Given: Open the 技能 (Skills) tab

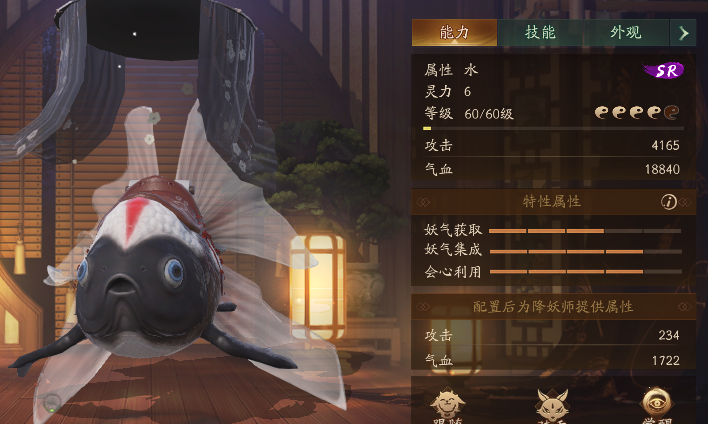Looking at the screenshot, I should click(540, 32).
